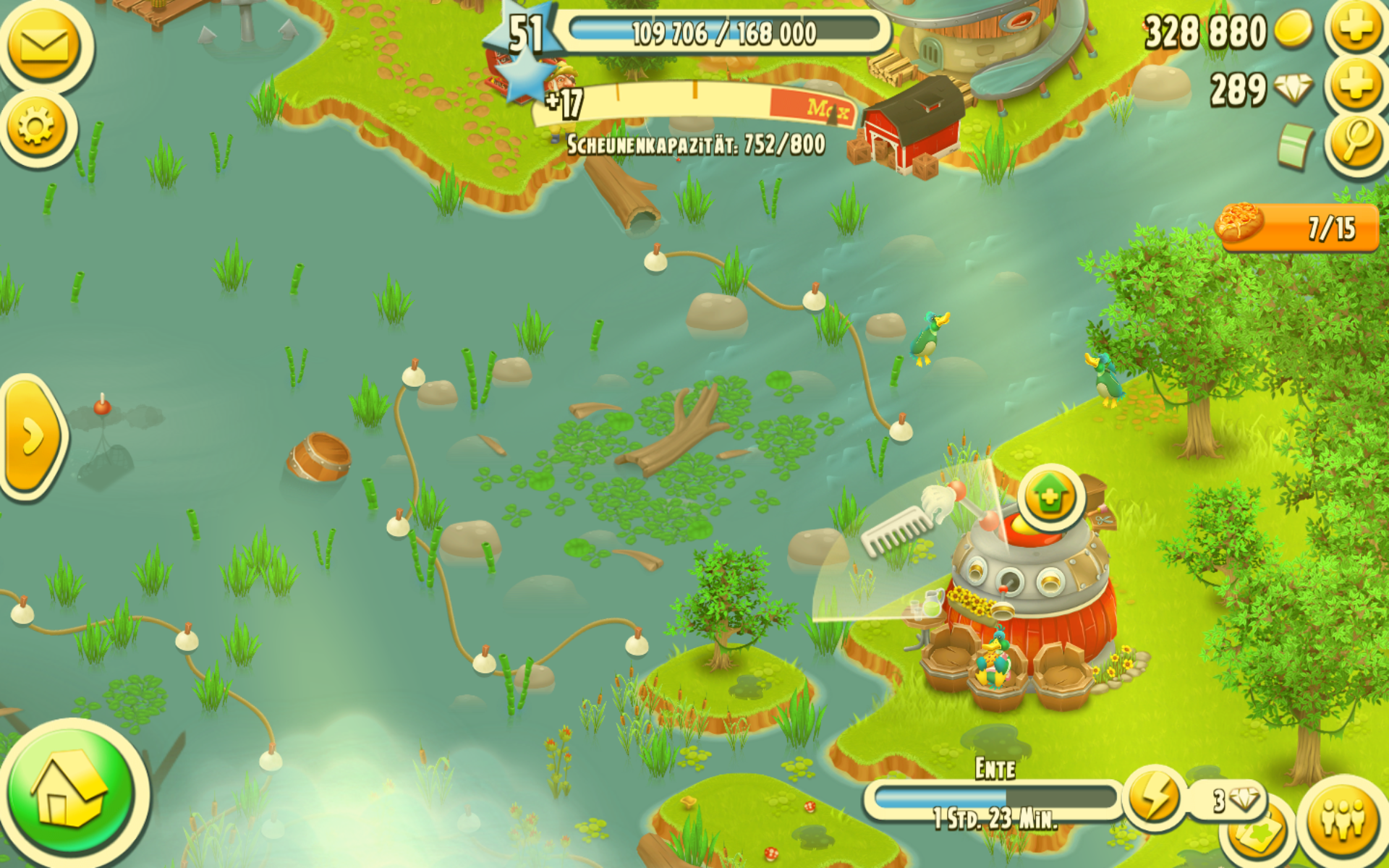Open the friends list button
The height and width of the screenshot is (868, 1389).
(1343, 818)
